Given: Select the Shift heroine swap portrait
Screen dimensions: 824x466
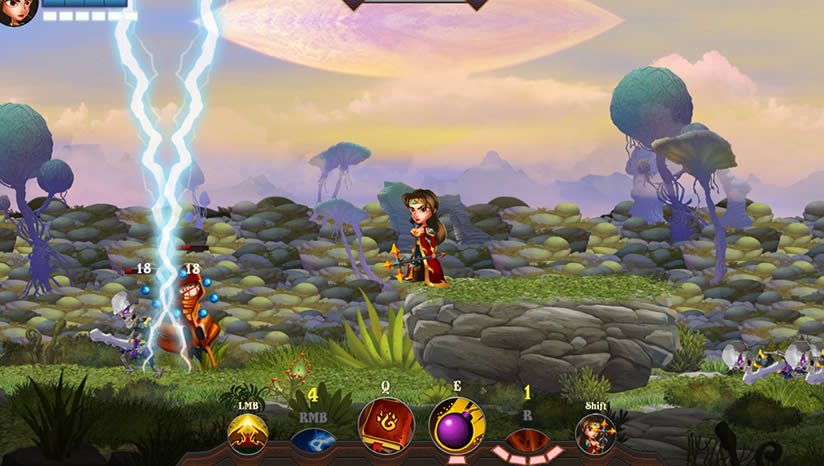Looking at the screenshot, I should coord(596,433).
